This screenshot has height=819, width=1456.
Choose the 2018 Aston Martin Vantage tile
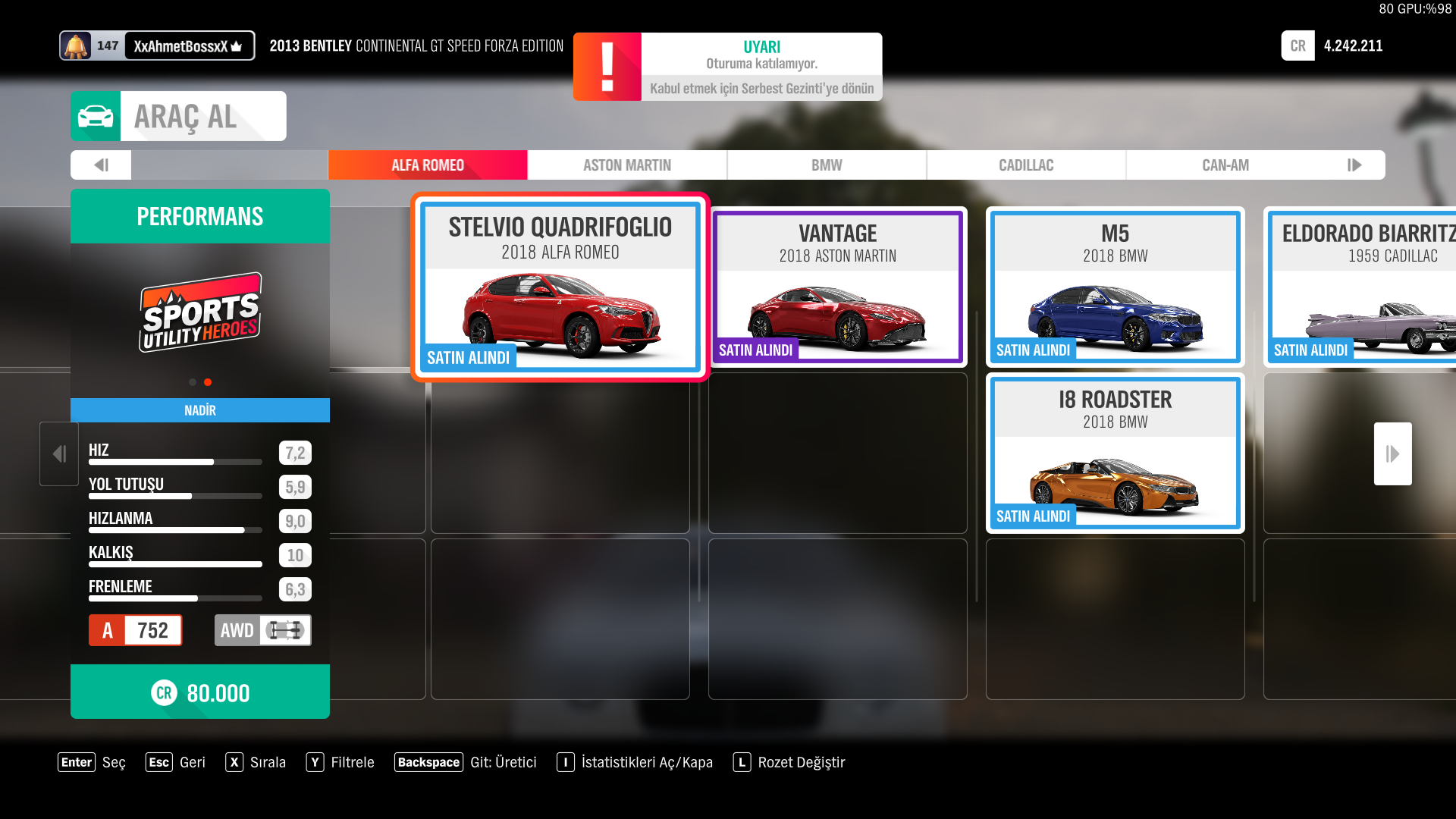pyautogui.click(x=837, y=287)
